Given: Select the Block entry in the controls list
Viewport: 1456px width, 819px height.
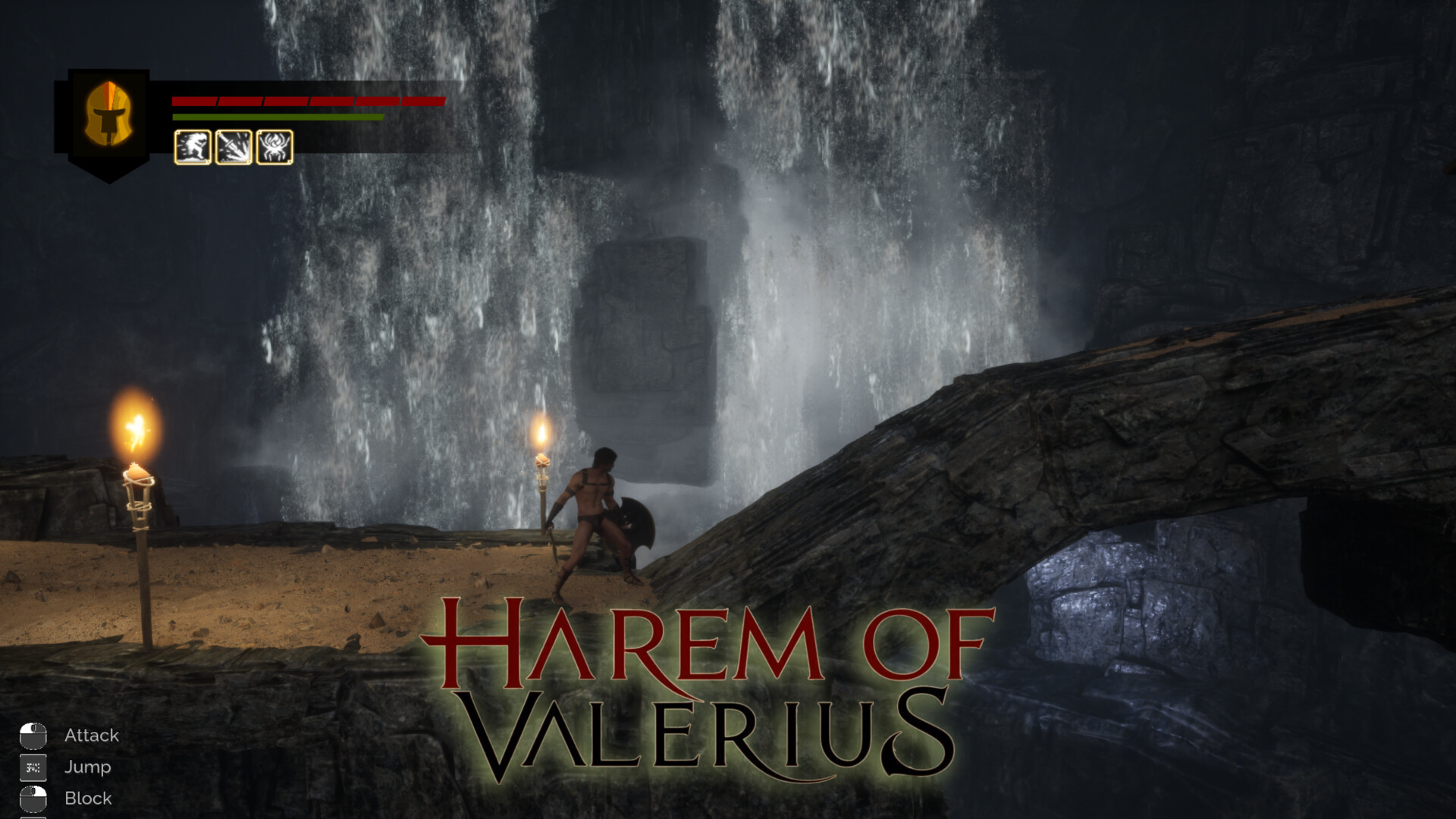Looking at the screenshot, I should click(89, 798).
